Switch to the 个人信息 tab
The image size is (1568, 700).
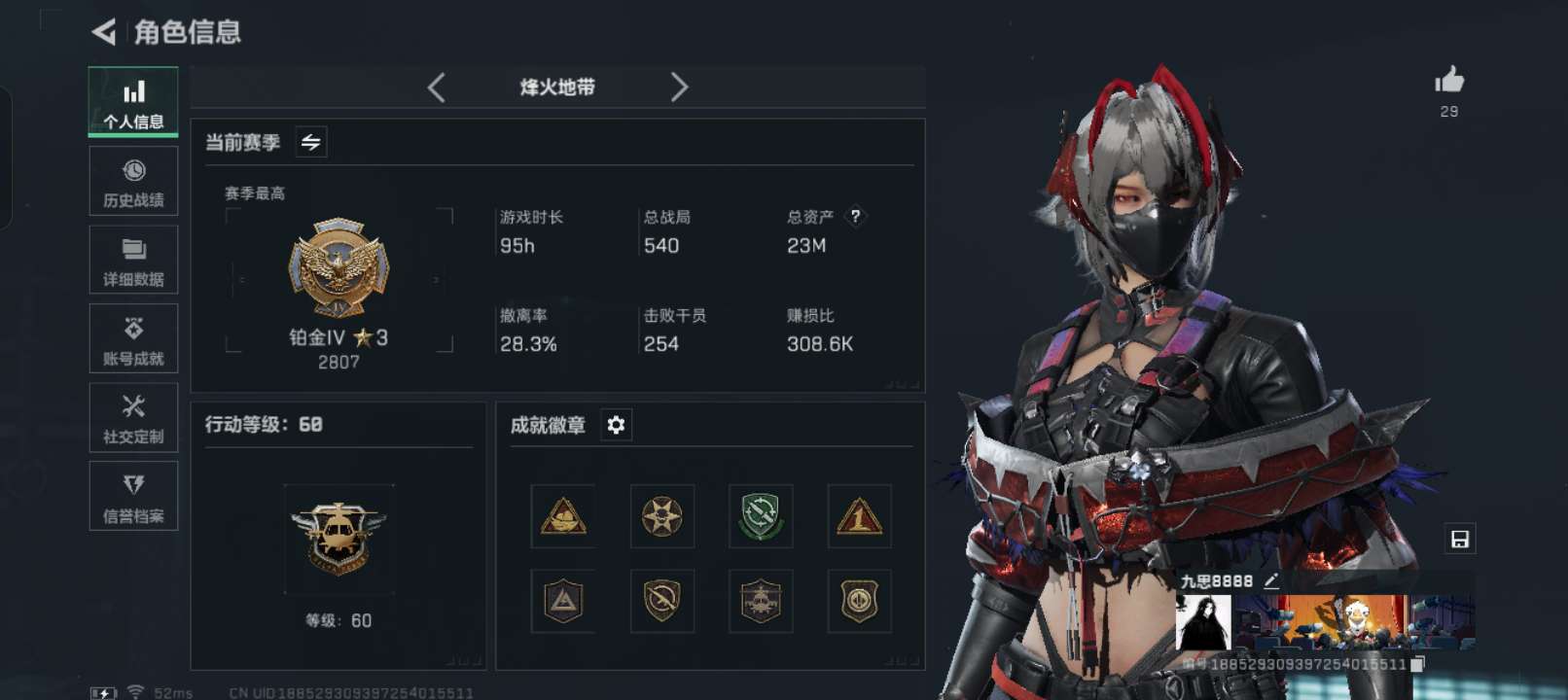click(x=133, y=102)
